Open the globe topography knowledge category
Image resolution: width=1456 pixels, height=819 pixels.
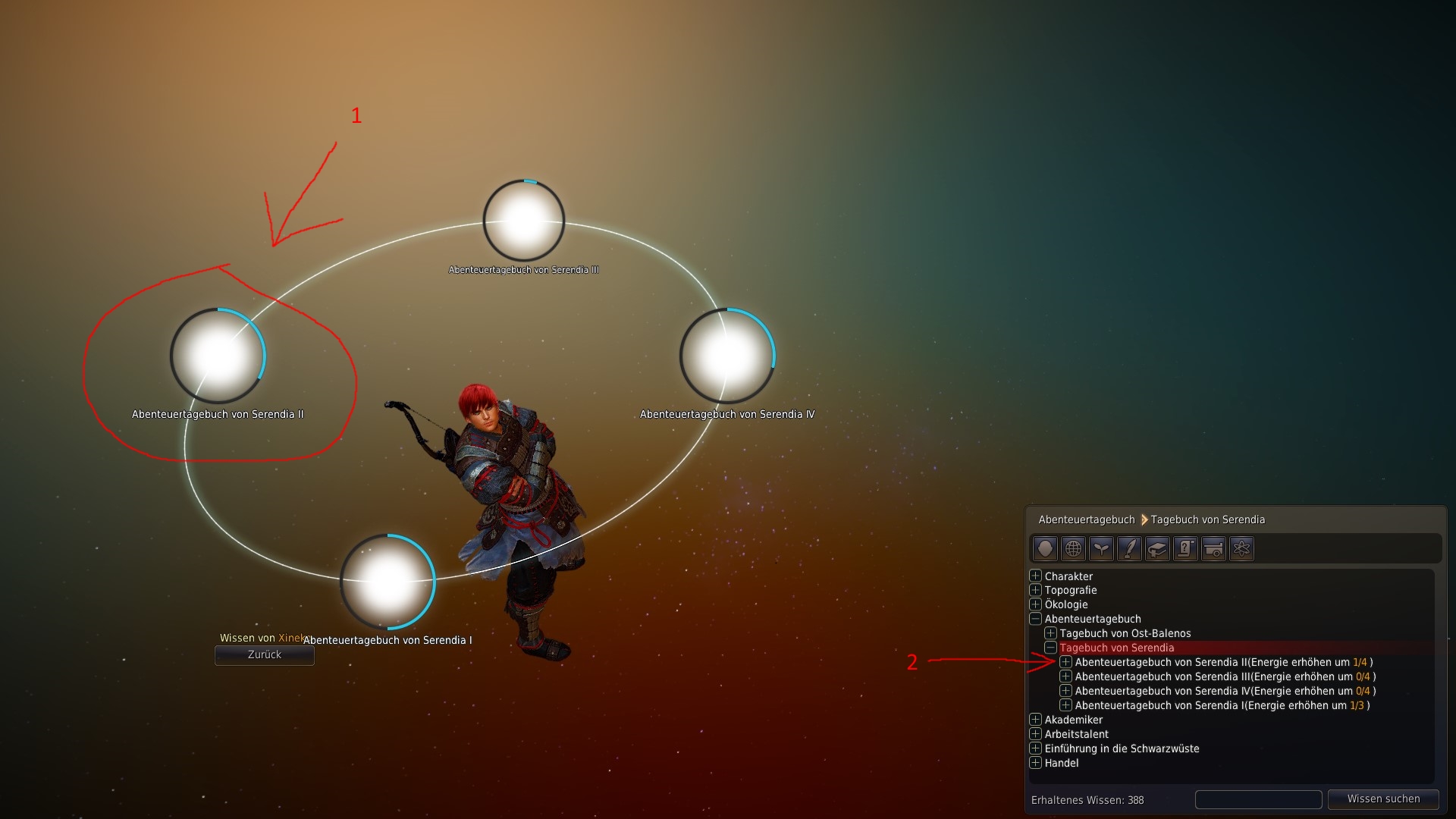tap(1073, 548)
